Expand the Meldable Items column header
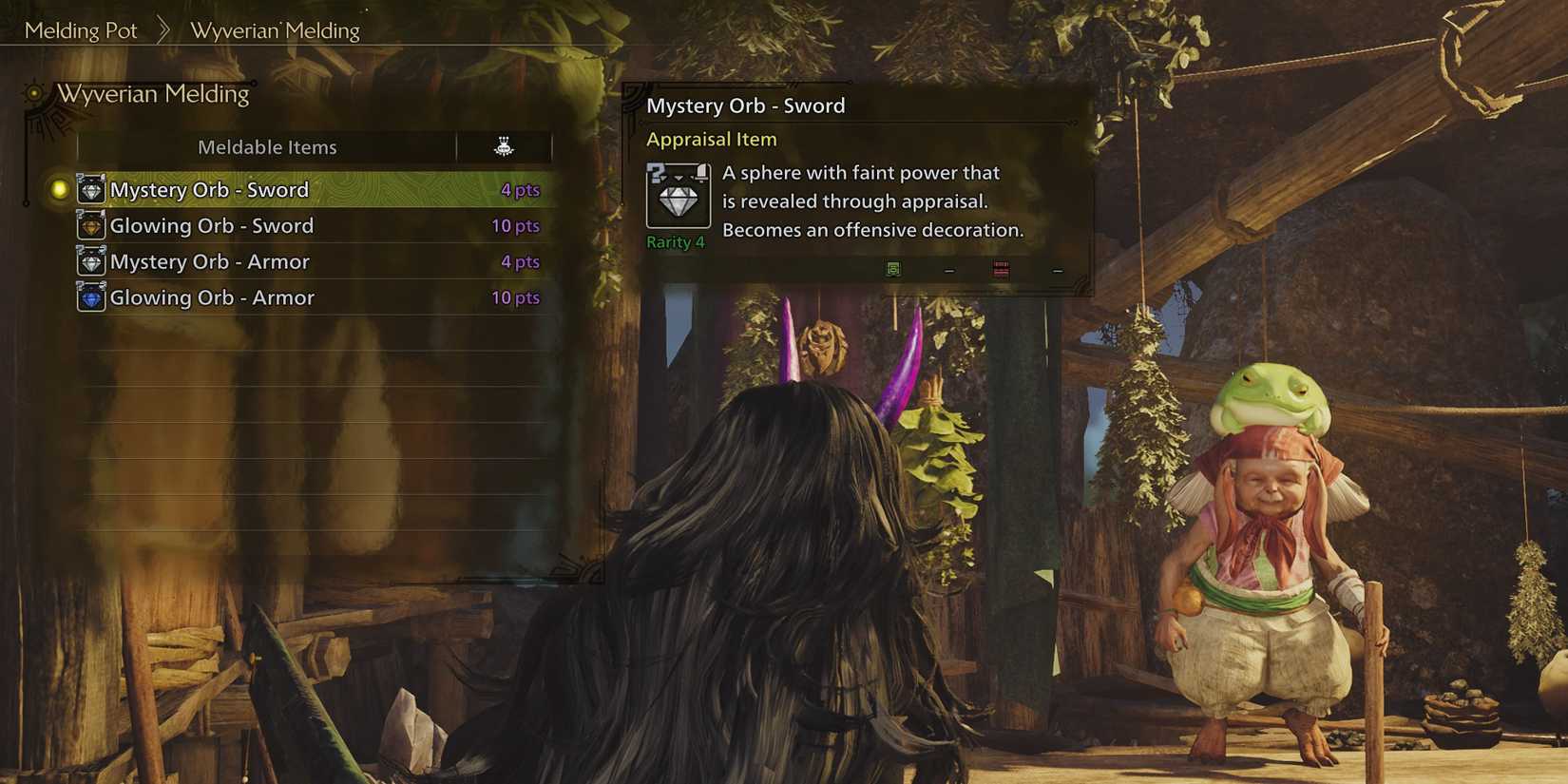Screen dimensions: 1568x784 tap(267, 146)
